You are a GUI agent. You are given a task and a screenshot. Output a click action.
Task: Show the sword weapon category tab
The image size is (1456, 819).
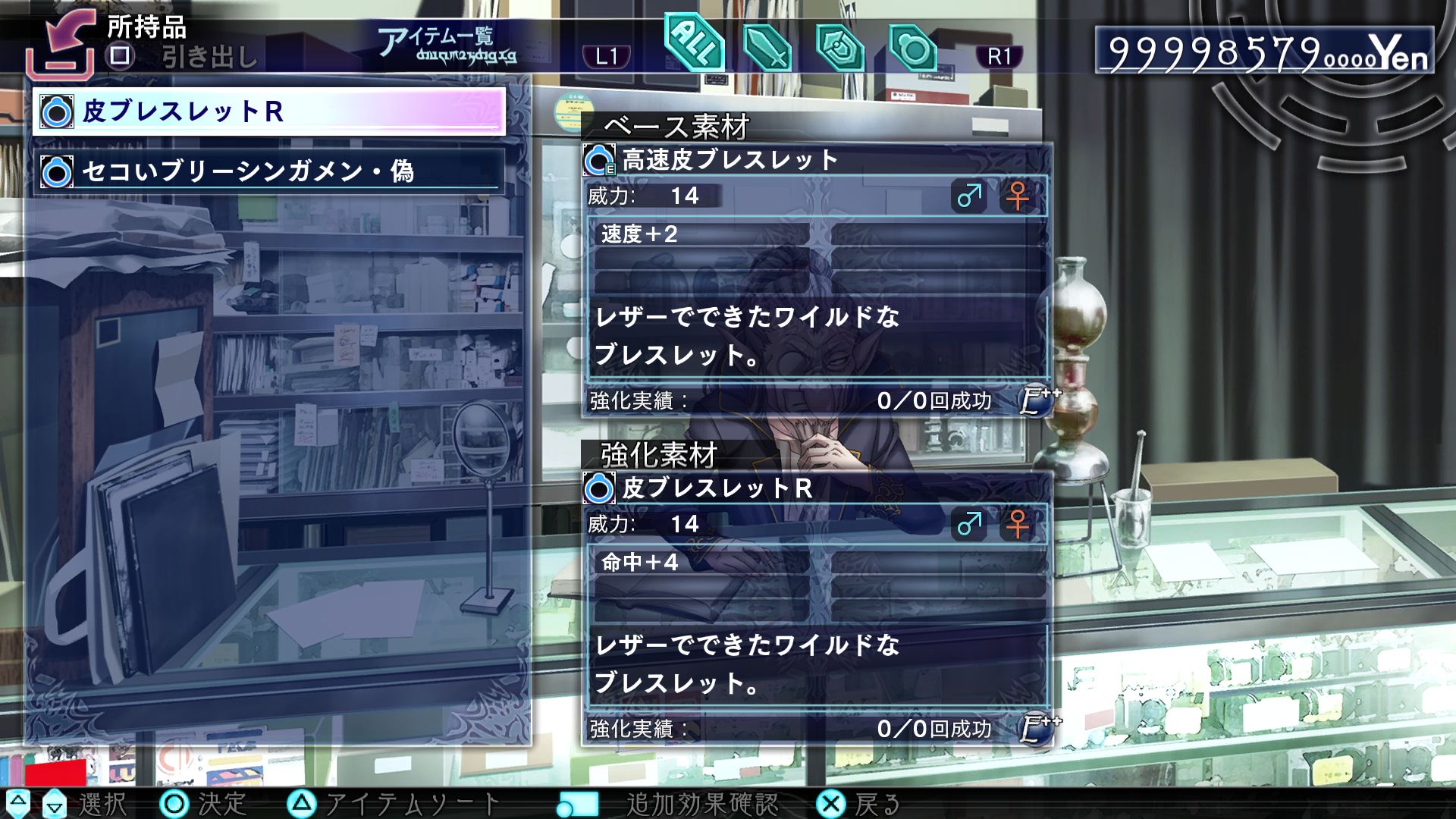[x=767, y=49]
